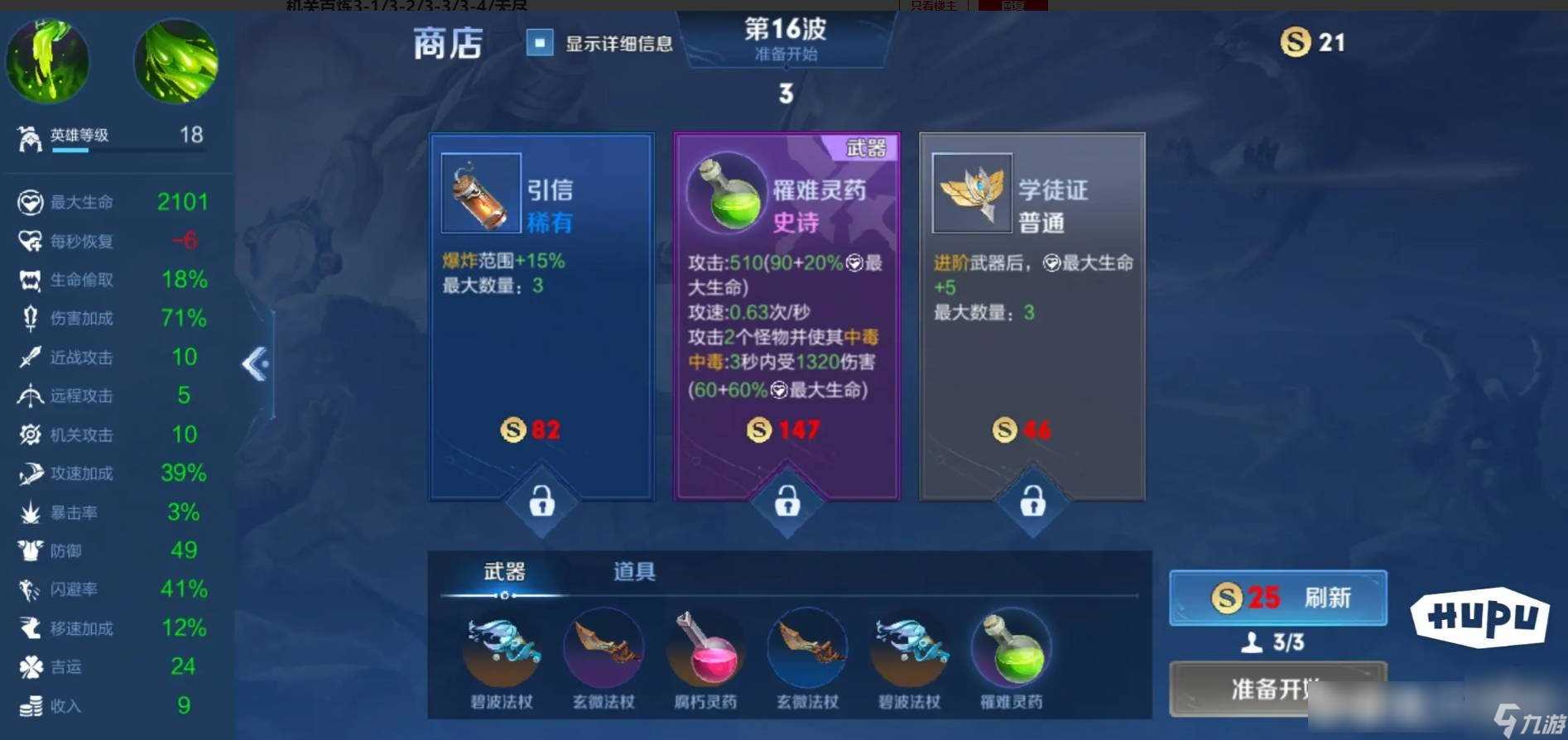Lock the 引信 shop card

click(541, 502)
